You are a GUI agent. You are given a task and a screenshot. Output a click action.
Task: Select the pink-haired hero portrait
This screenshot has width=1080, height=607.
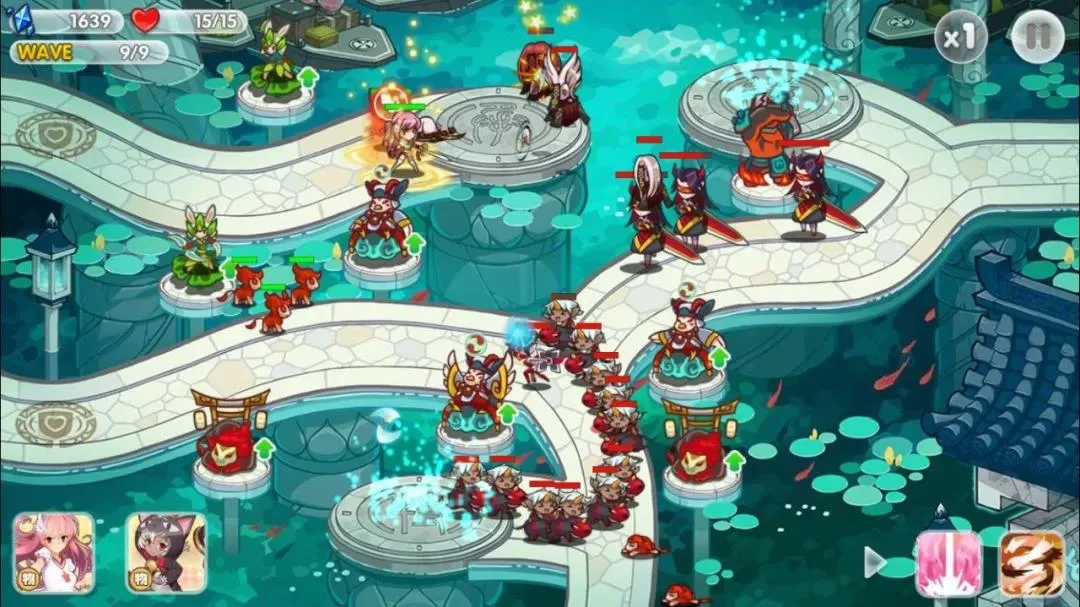54,553
